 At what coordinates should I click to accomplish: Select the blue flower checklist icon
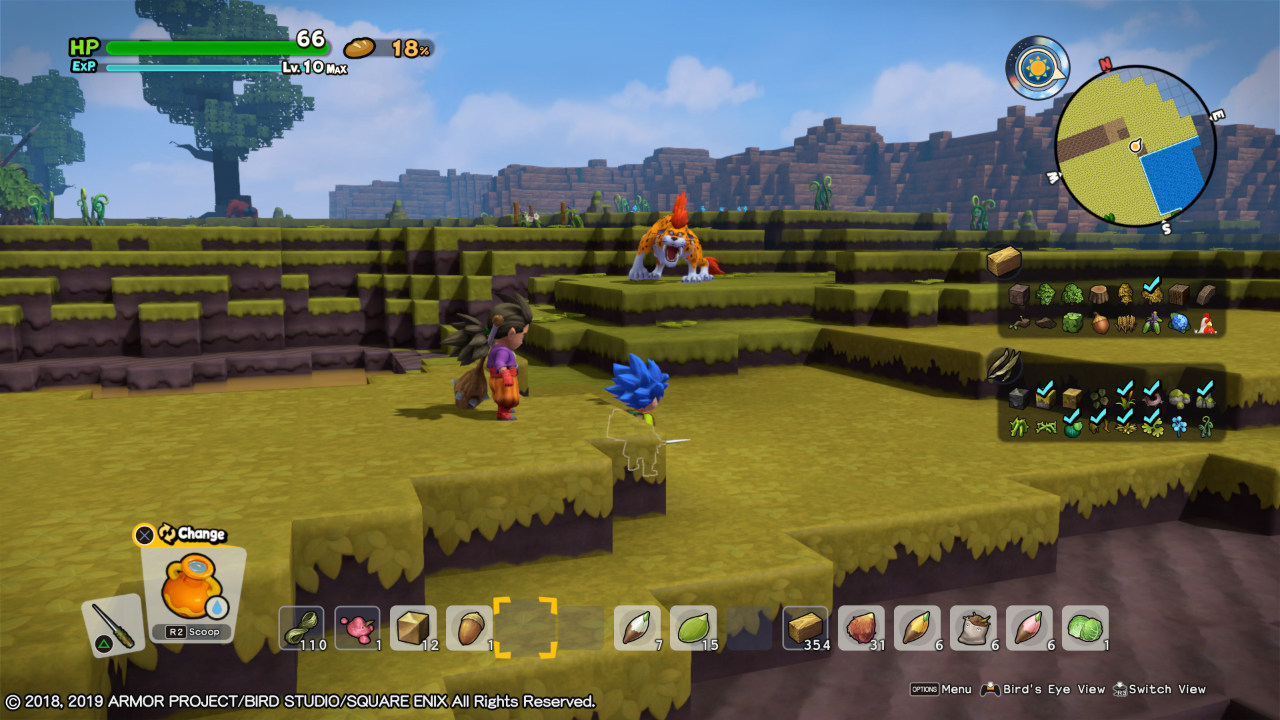point(1180,427)
